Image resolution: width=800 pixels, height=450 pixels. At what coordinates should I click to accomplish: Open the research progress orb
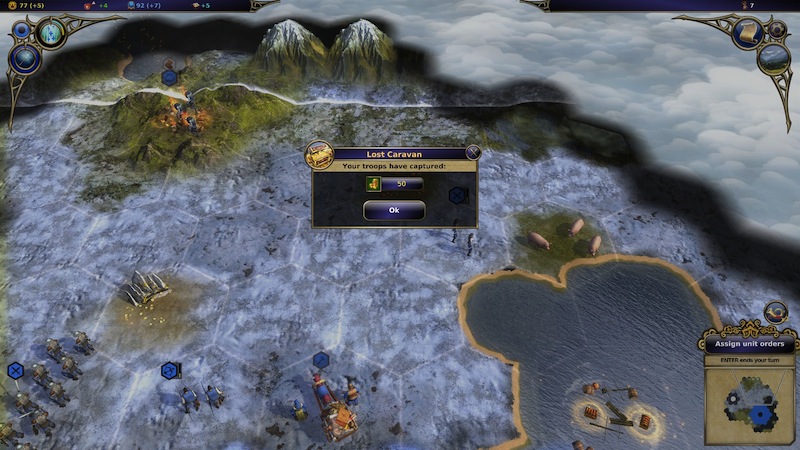point(51,32)
